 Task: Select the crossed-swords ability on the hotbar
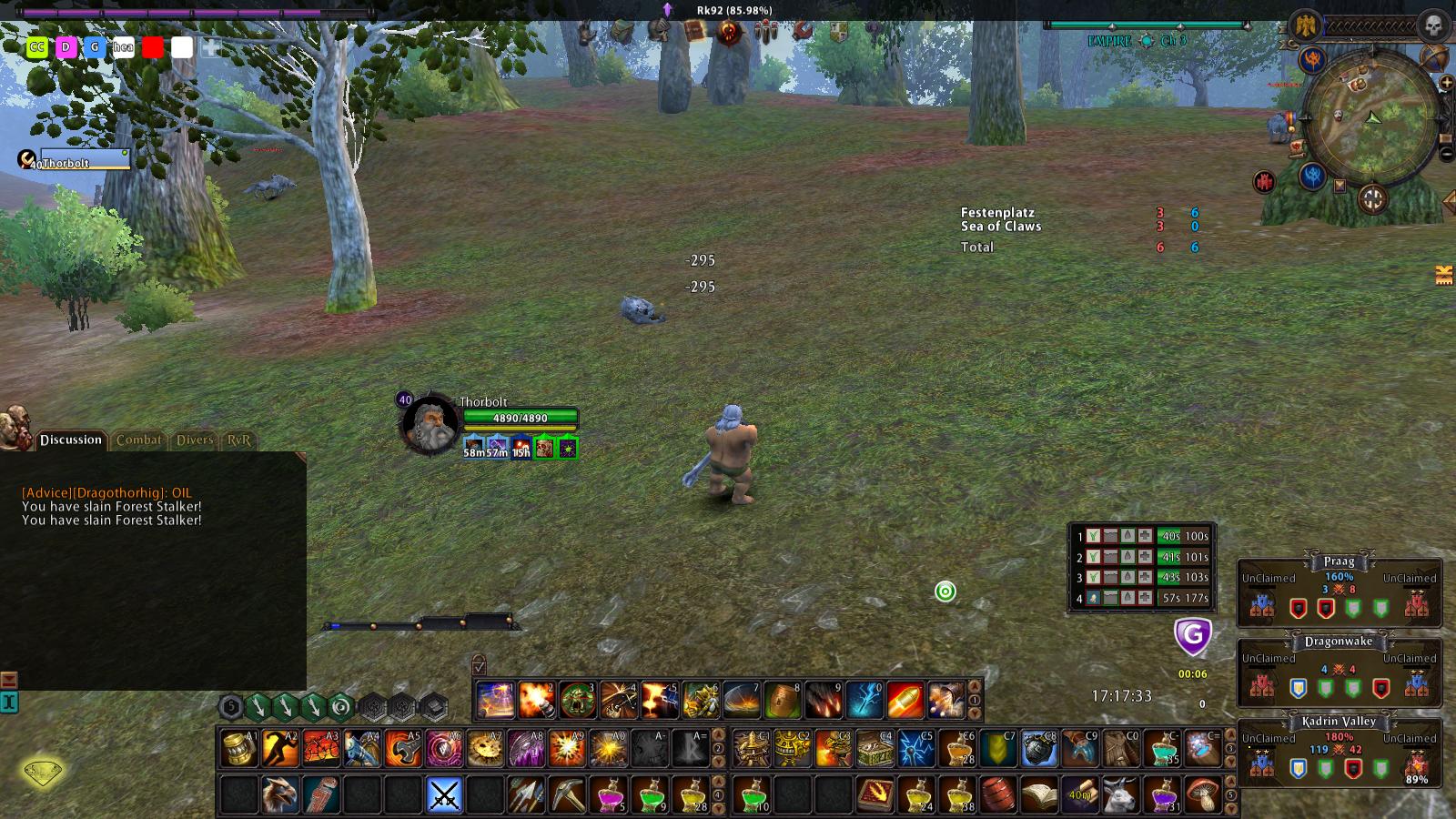point(443,794)
